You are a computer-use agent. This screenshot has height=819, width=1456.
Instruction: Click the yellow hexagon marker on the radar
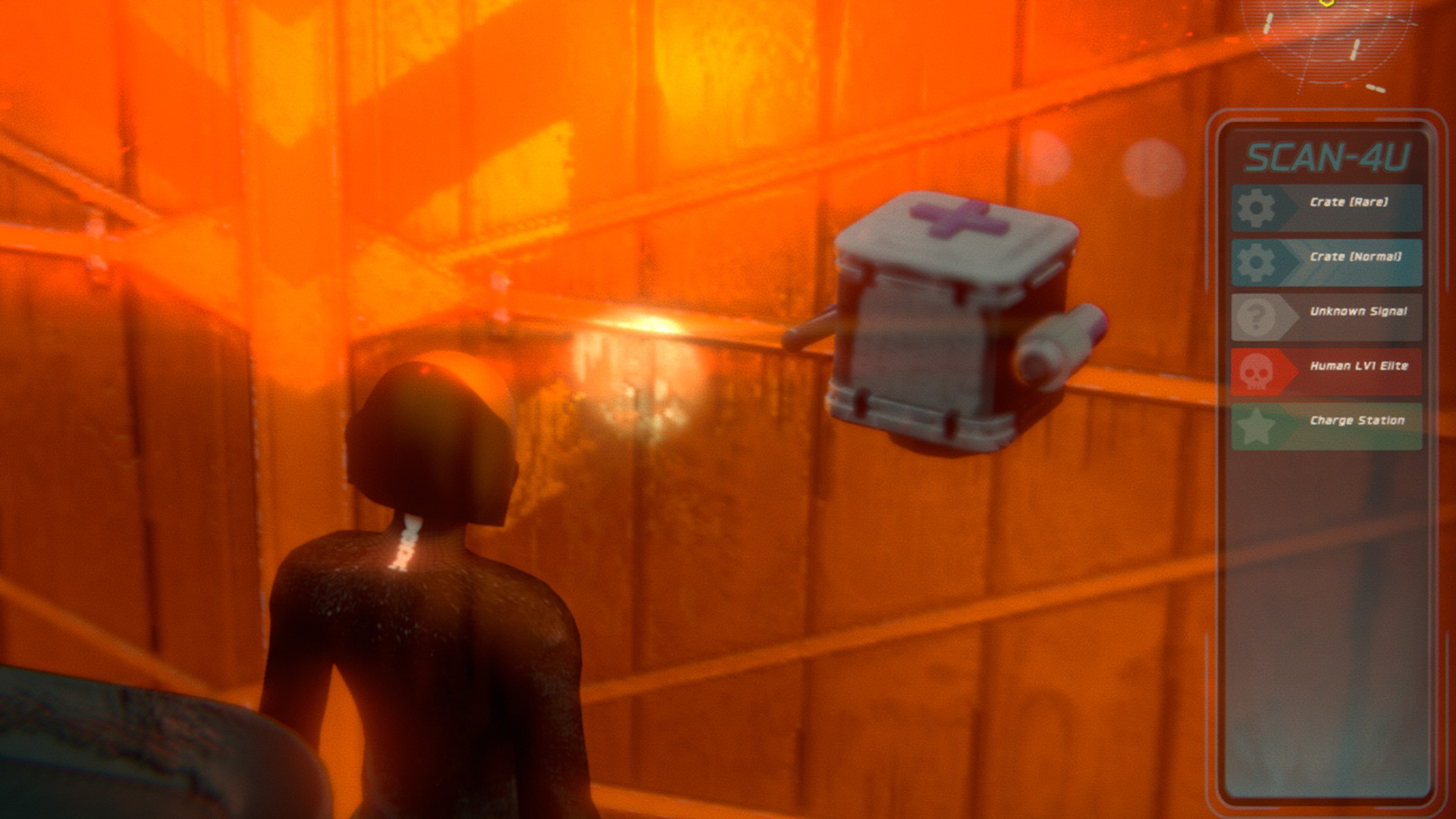click(1326, 6)
